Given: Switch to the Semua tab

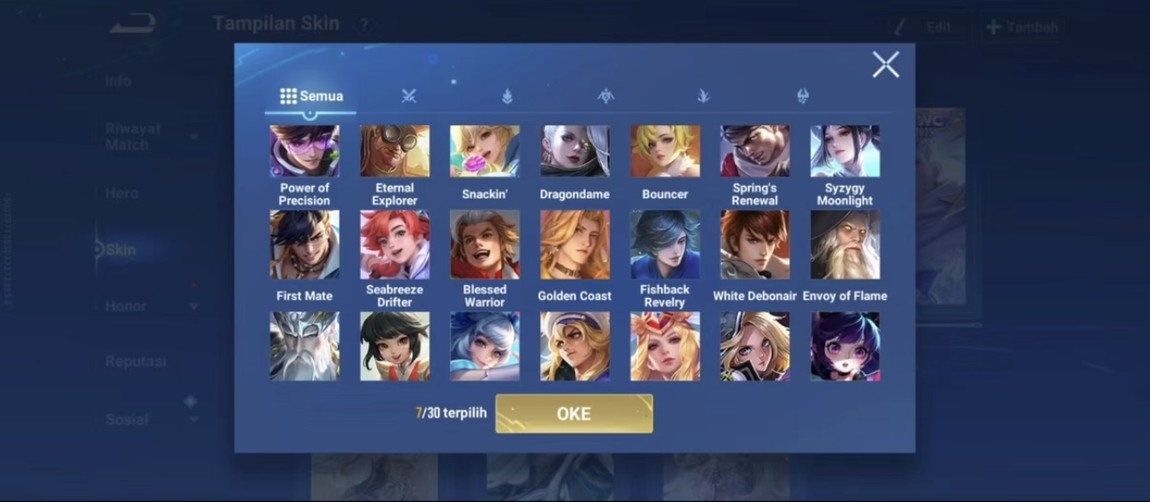Looking at the screenshot, I should (311, 96).
